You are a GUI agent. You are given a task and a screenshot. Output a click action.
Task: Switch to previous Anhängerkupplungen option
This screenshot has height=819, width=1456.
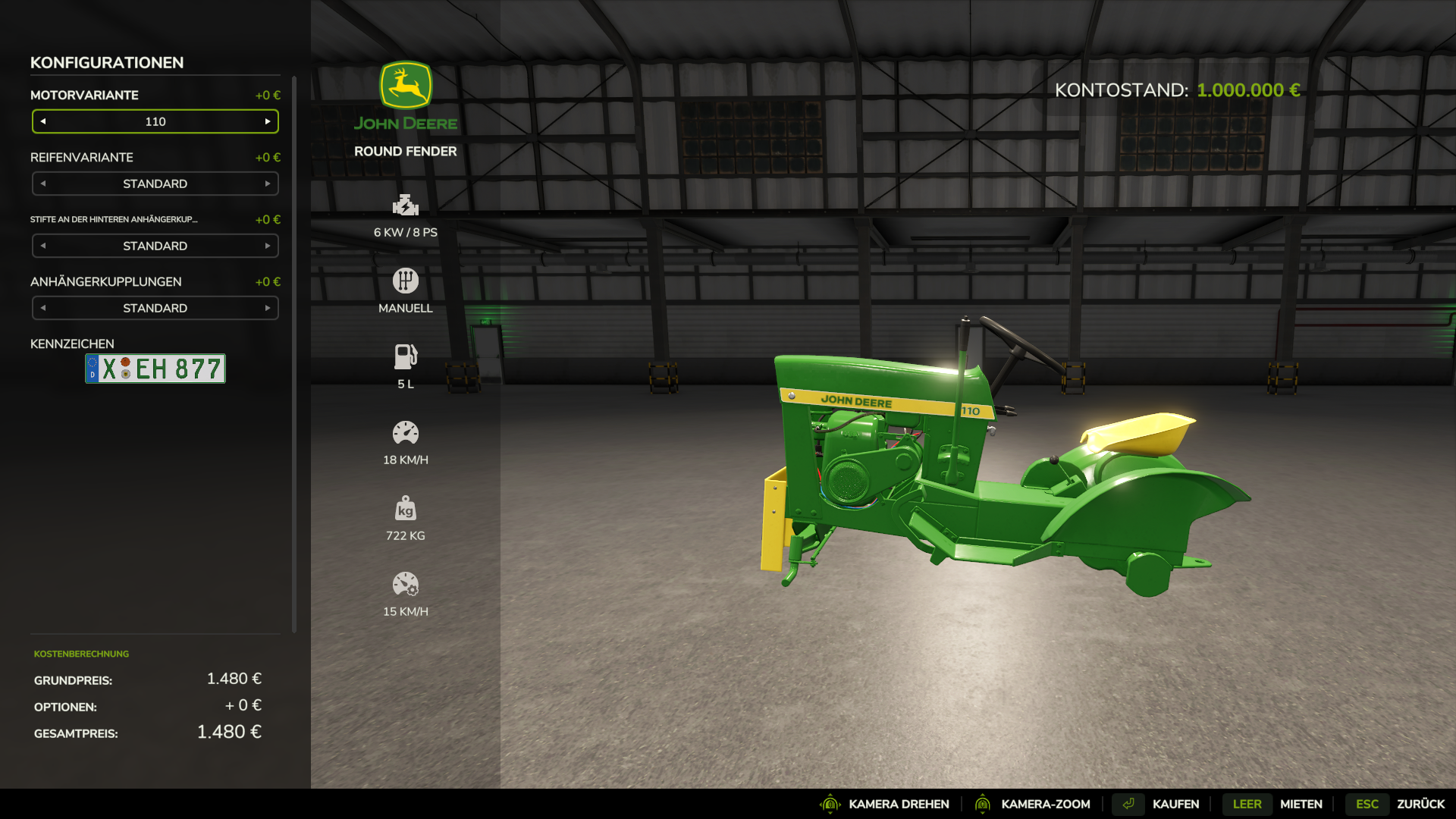click(43, 308)
